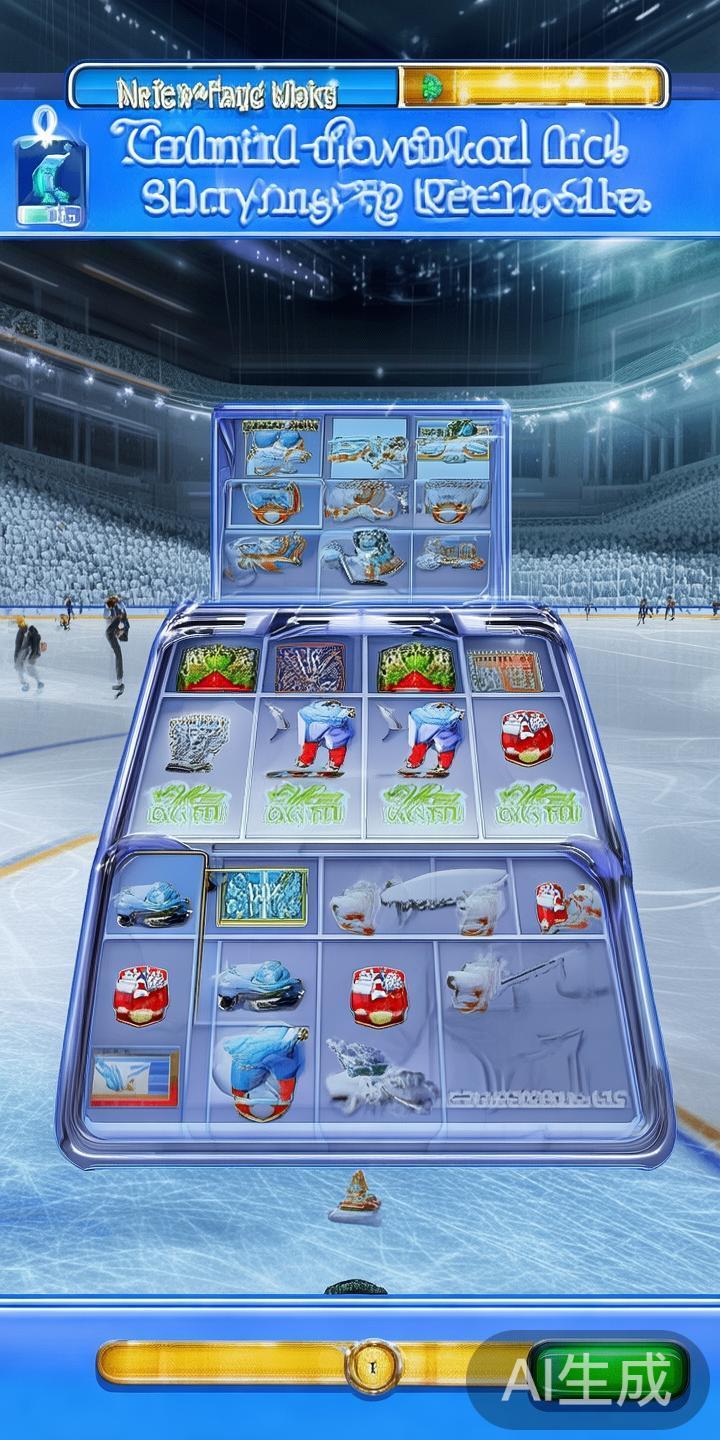
Task: Select the red-bordered picture tile
Action: tap(134, 1076)
